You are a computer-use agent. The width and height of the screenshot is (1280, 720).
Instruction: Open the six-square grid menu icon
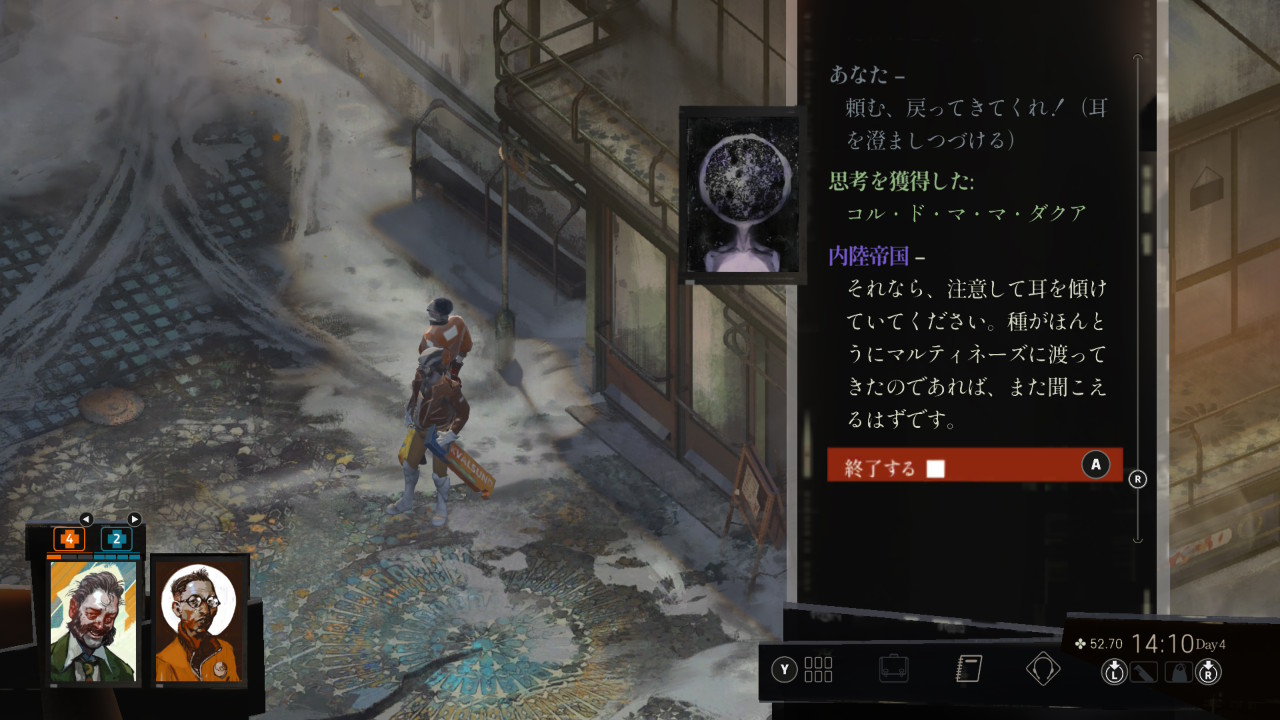point(818,669)
